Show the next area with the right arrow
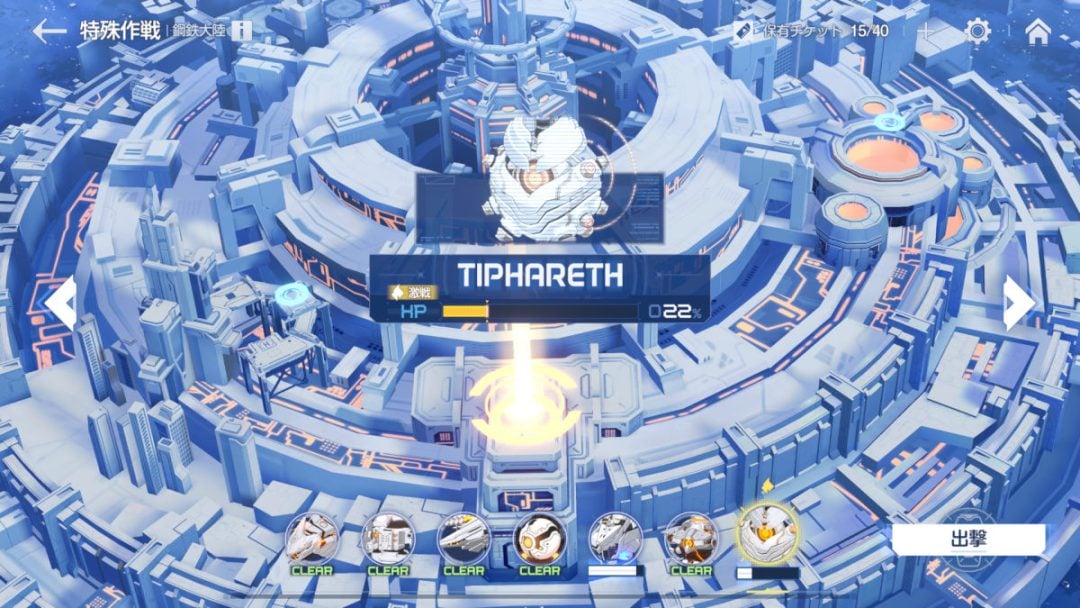The image size is (1080, 608). click(1019, 303)
